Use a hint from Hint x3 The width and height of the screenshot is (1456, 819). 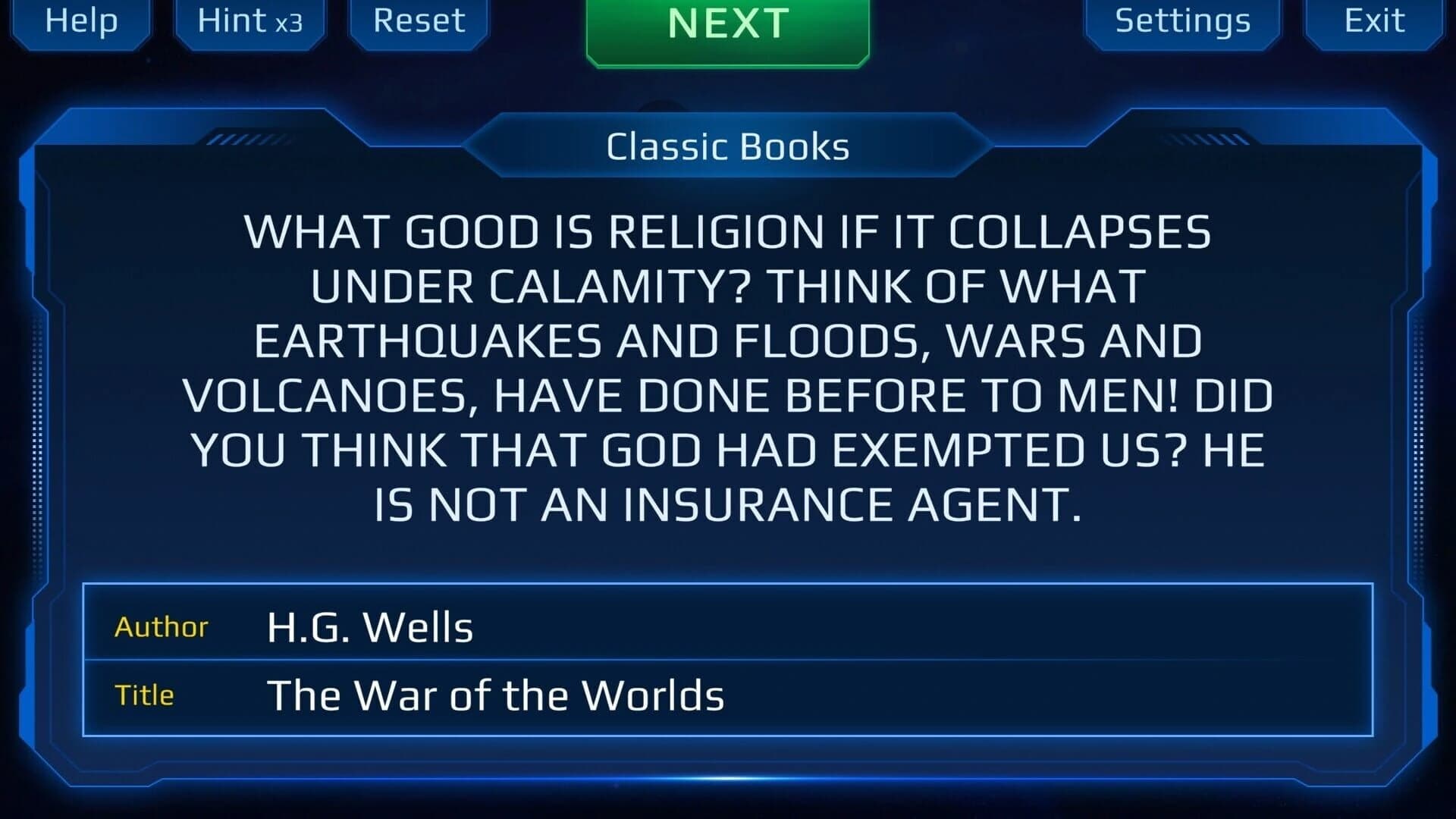(x=249, y=21)
